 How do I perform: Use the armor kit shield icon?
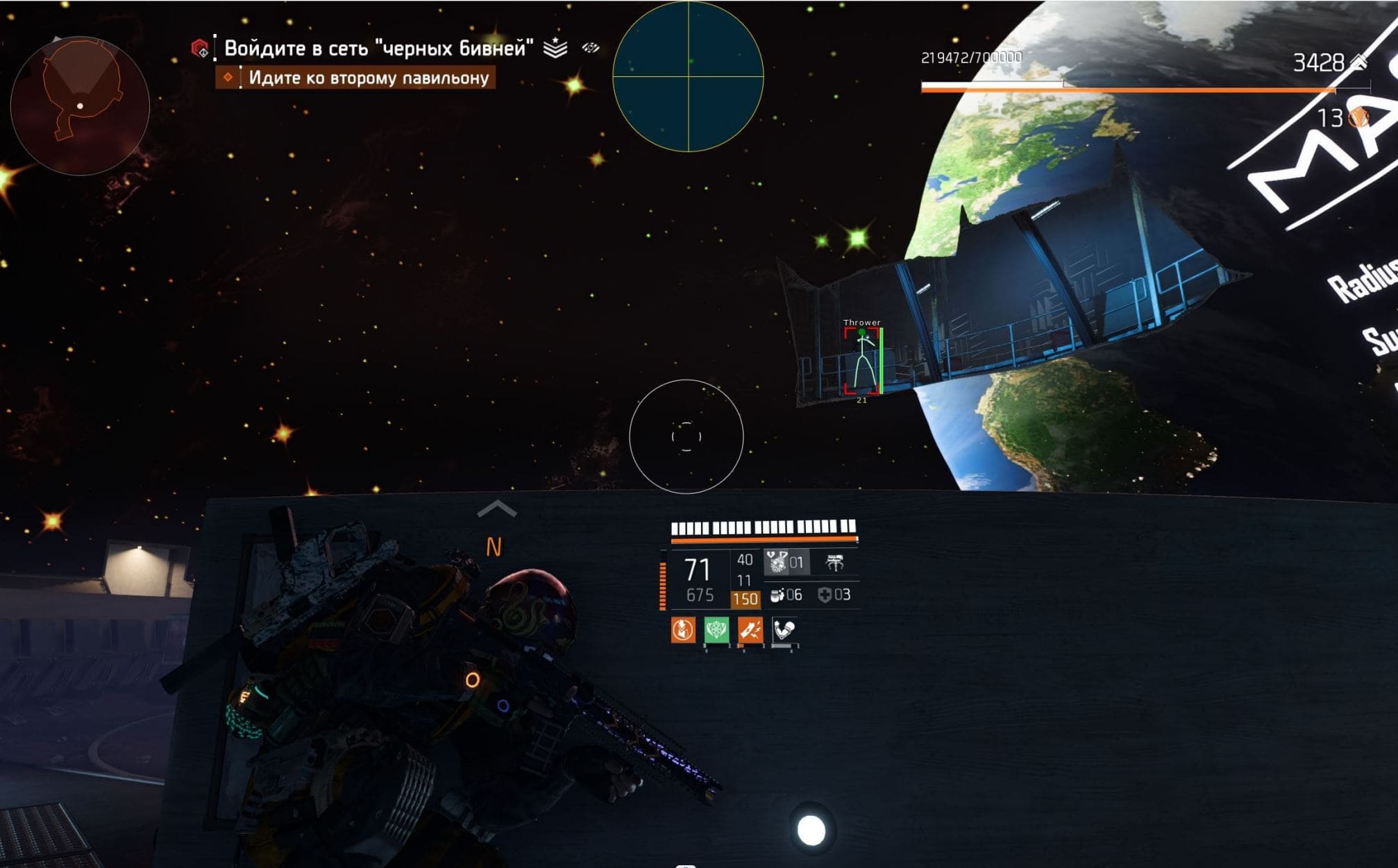[x=825, y=595]
